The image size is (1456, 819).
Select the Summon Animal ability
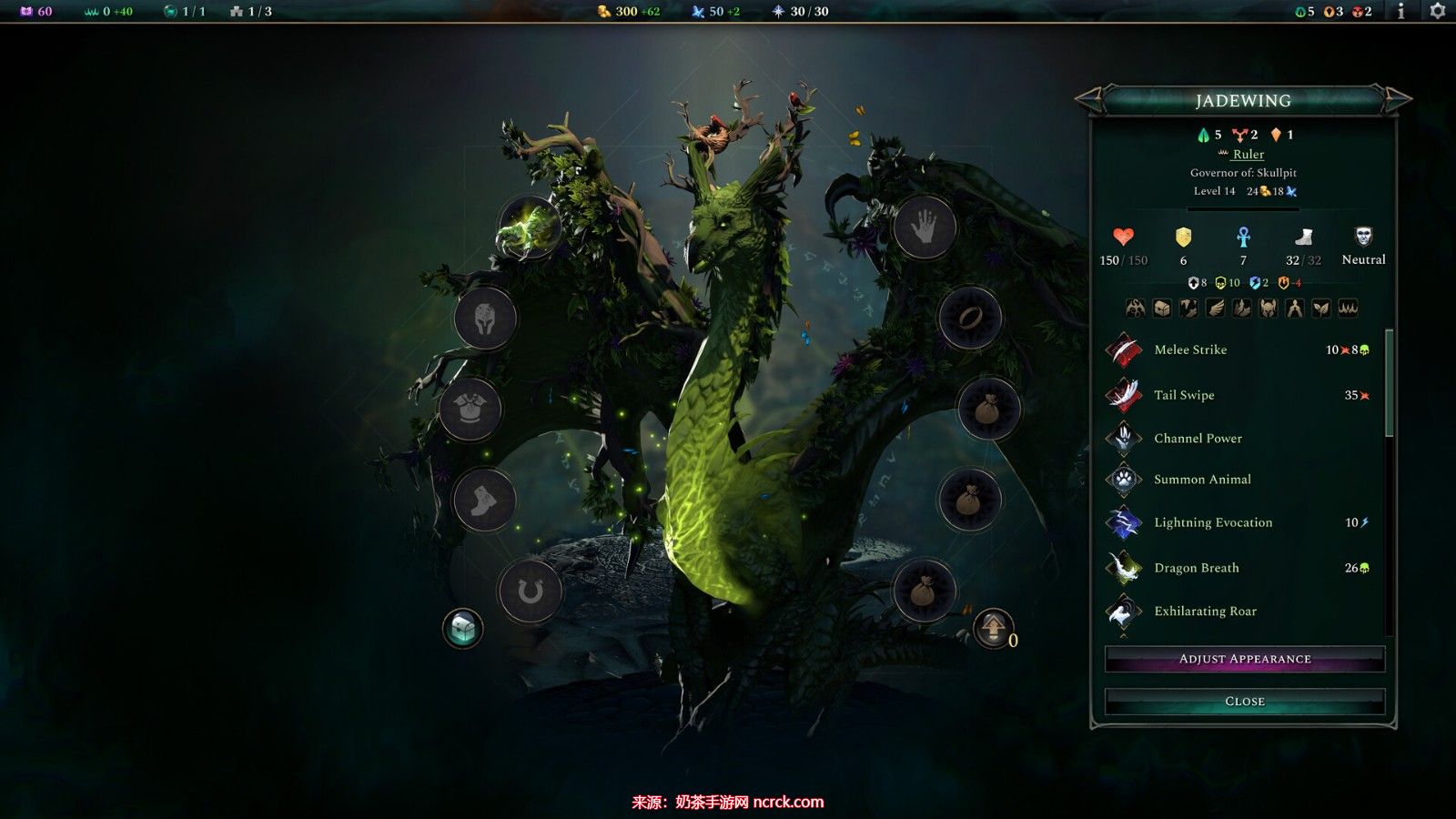(x=1202, y=479)
